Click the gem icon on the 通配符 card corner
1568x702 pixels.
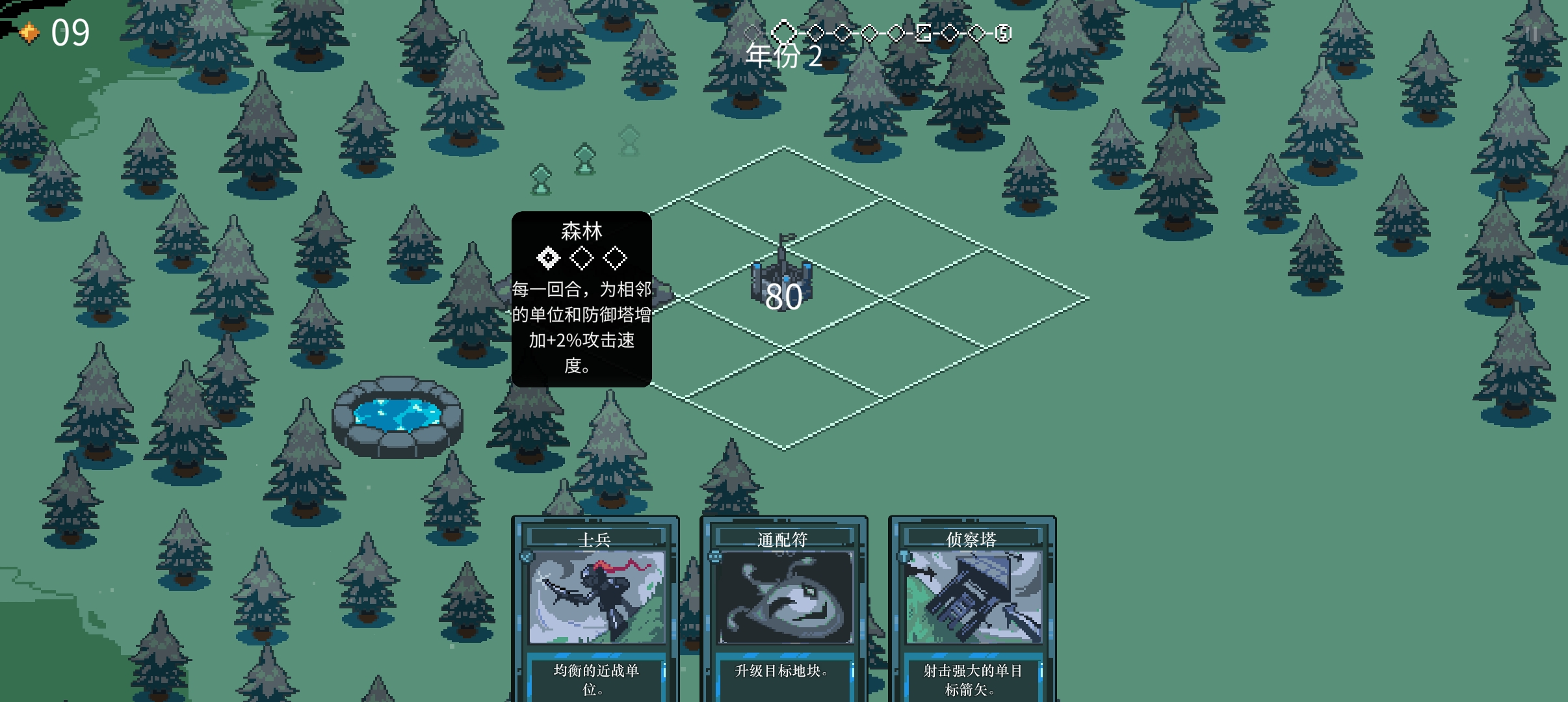click(x=714, y=556)
